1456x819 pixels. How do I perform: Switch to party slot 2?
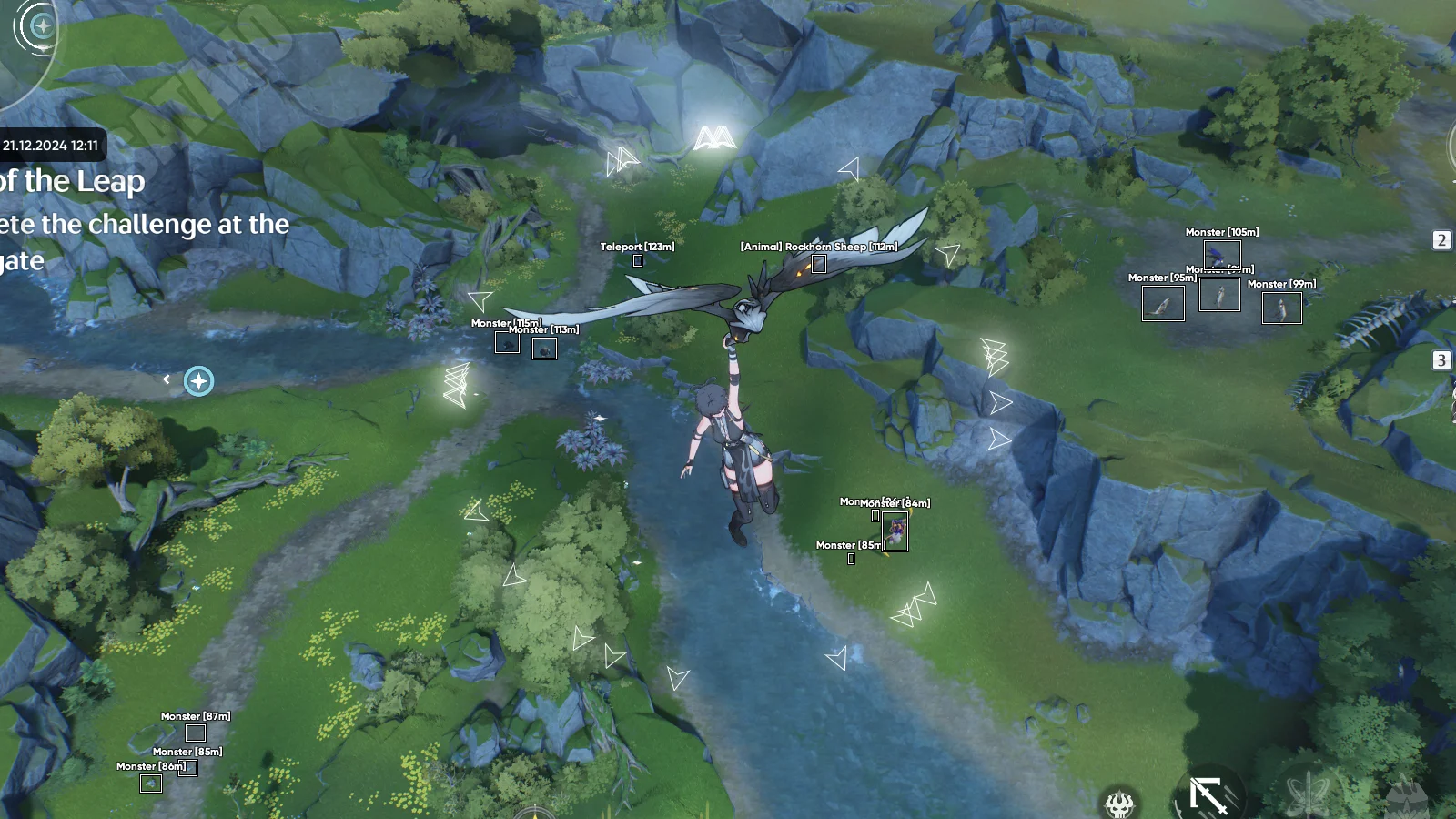click(1441, 240)
